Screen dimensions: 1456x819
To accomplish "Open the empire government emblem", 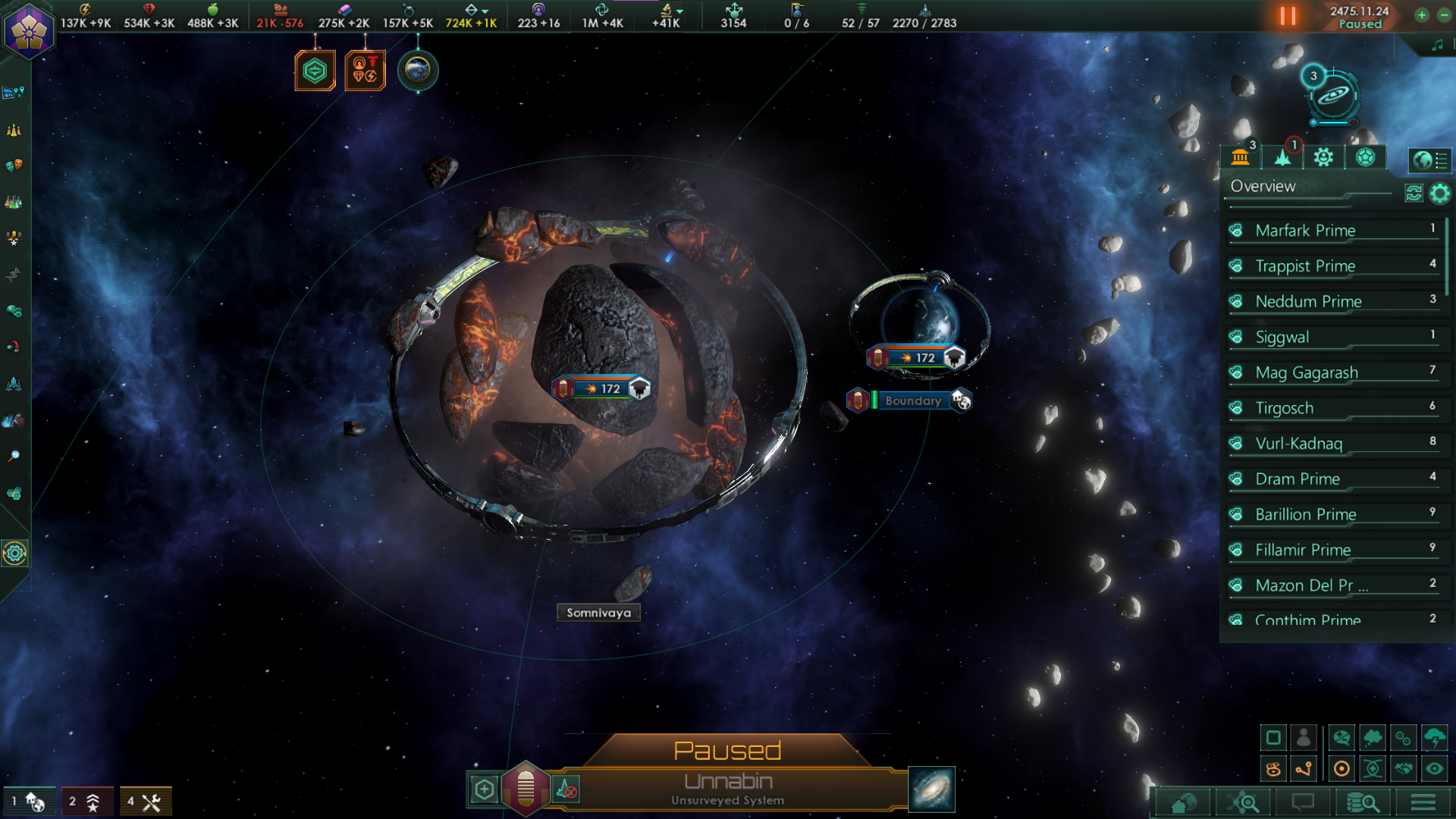I will (x=29, y=29).
